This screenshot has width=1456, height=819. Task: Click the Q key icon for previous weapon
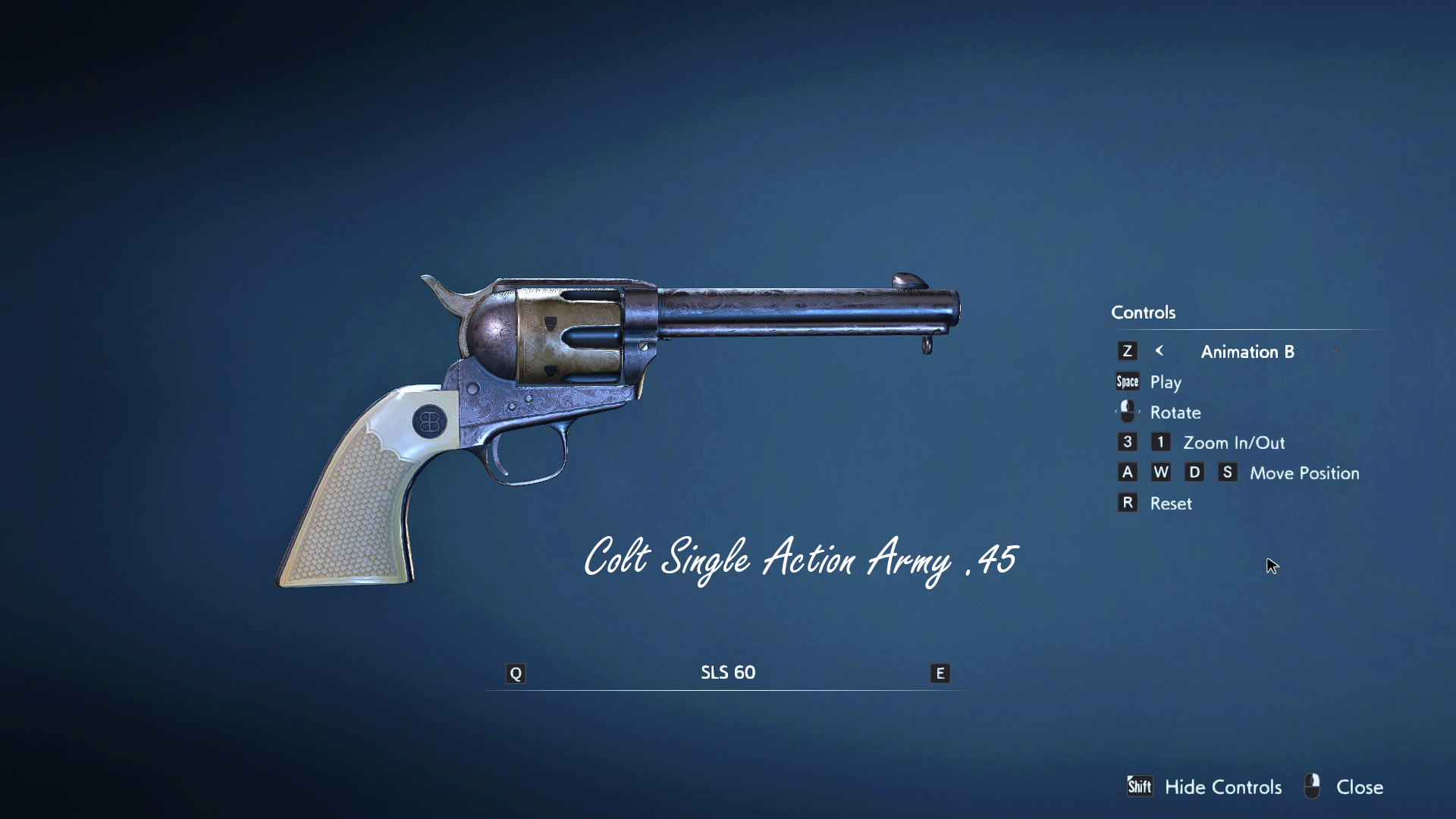pos(516,672)
